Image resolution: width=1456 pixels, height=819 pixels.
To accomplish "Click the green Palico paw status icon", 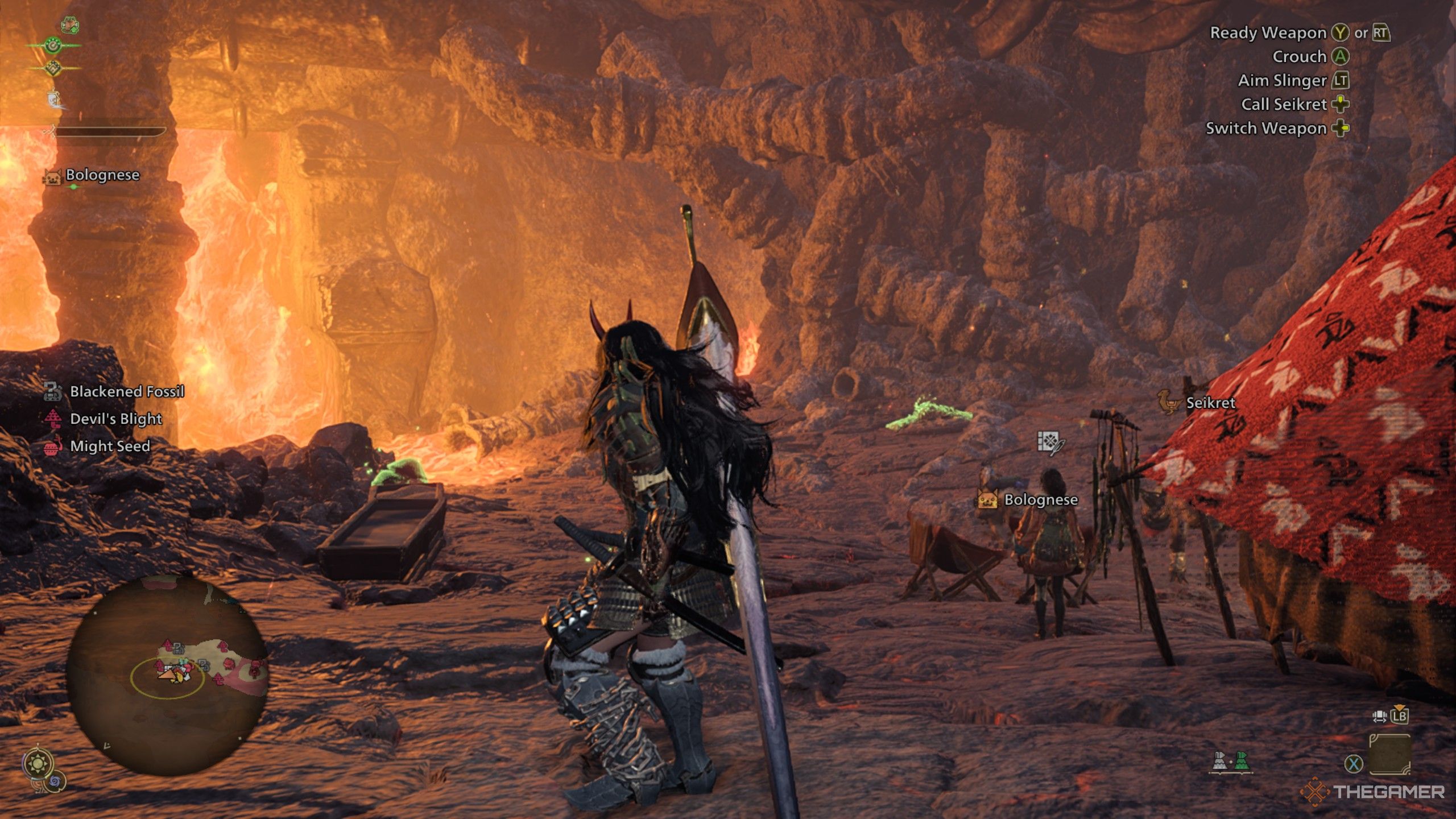I will coord(52,45).
